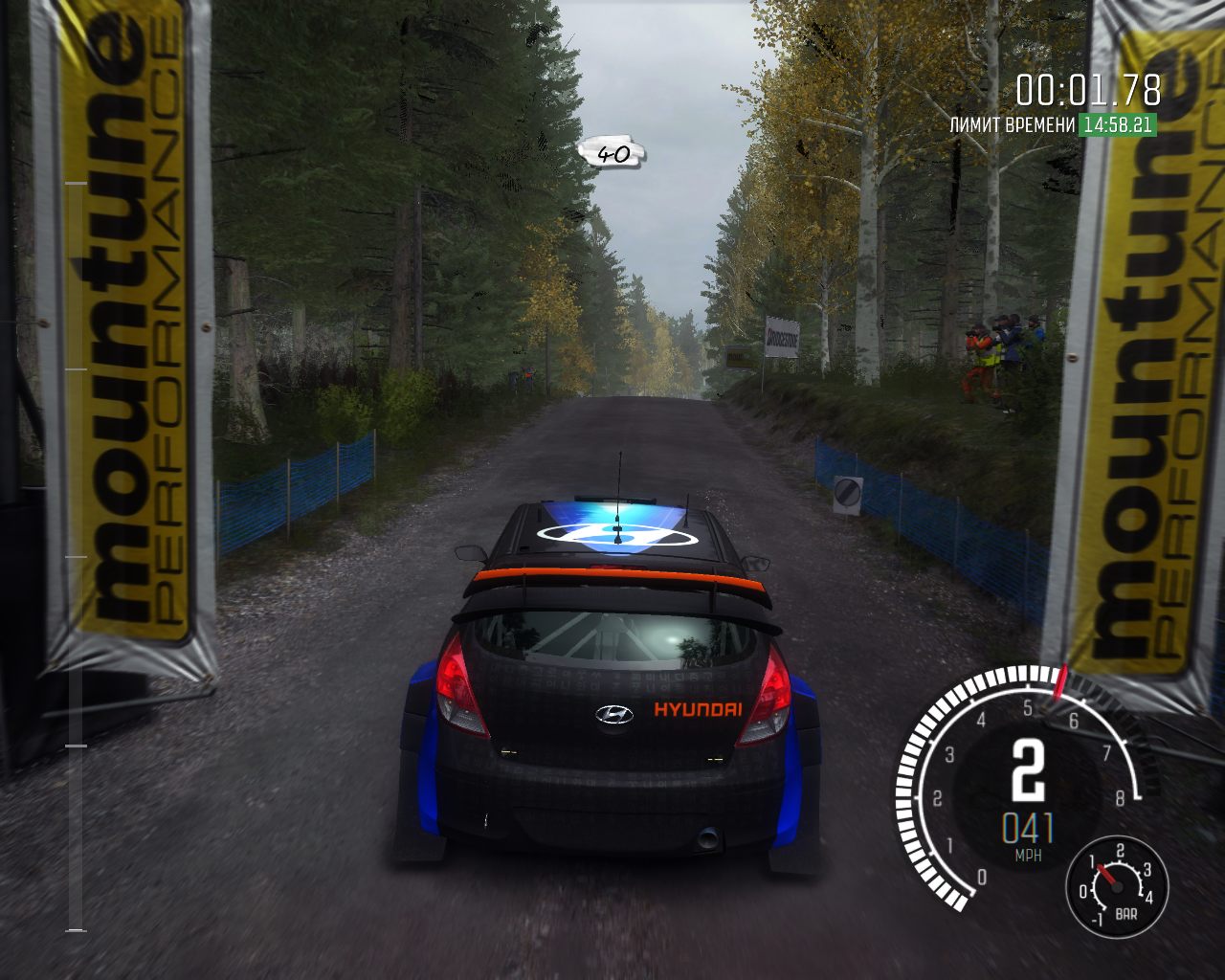Click the "40" pace note indicator
This screenshot has width=1225, height=980.
click(x=612, y=152)
